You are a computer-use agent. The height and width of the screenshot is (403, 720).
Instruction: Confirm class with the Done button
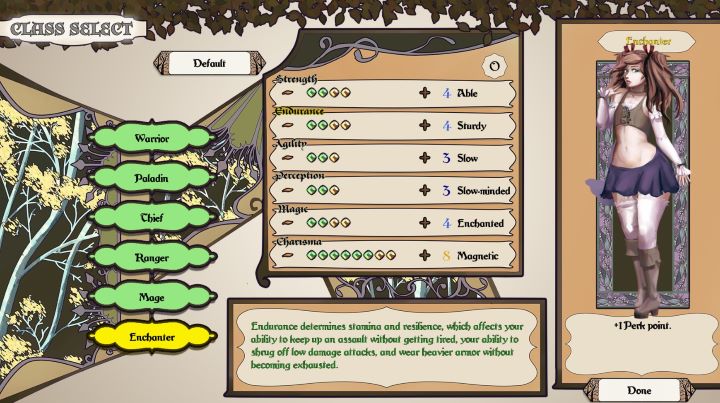638,389
